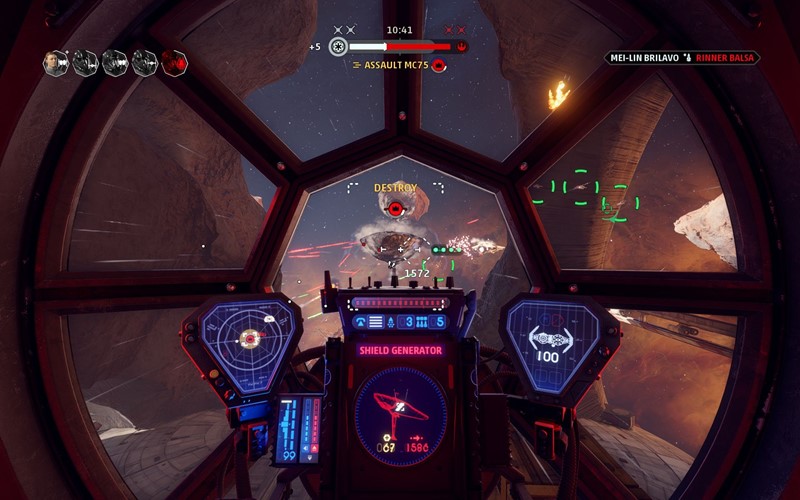Select the pilot portrait in the squad roster
This screenshot has width=800, height=500.
pos(56,63)
